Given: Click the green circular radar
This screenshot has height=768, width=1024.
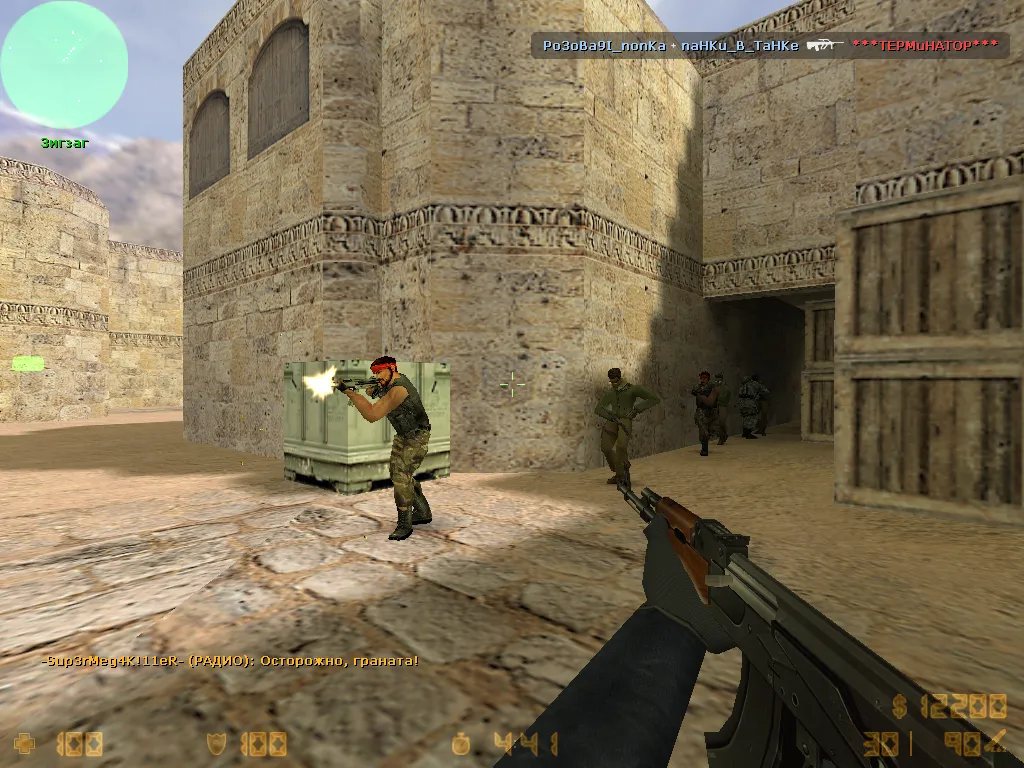Looking at the screenshot, I should [x=64, y=64].
